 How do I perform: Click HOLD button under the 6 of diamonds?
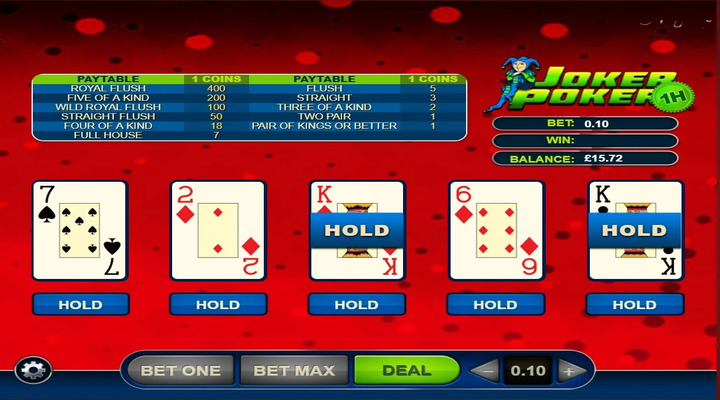(495, 304)
